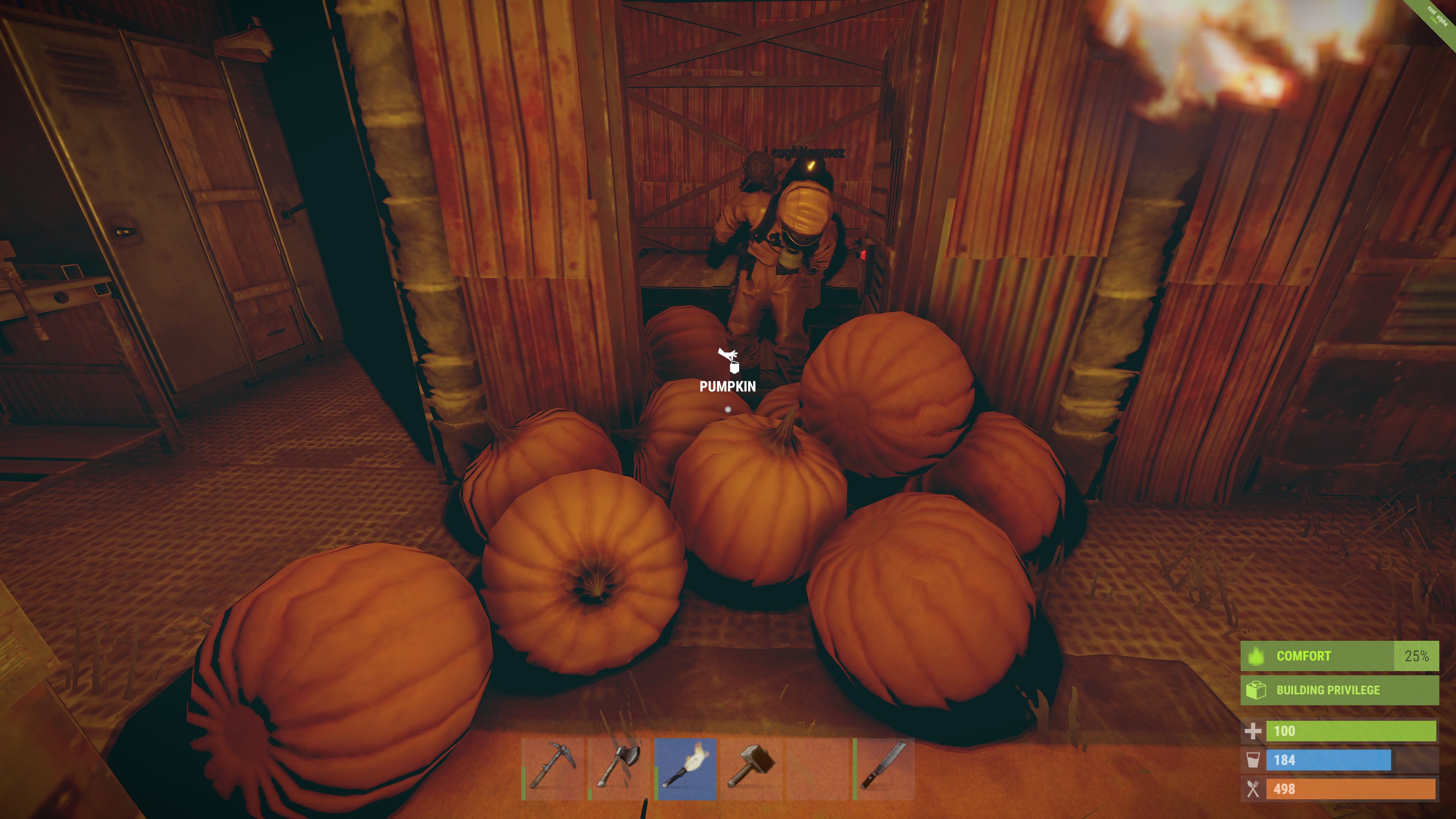The width and height of the screenshot is (1456, 819).
Task: Equip the cleaver blade in the last slot
Action: [x=883, y=769]
